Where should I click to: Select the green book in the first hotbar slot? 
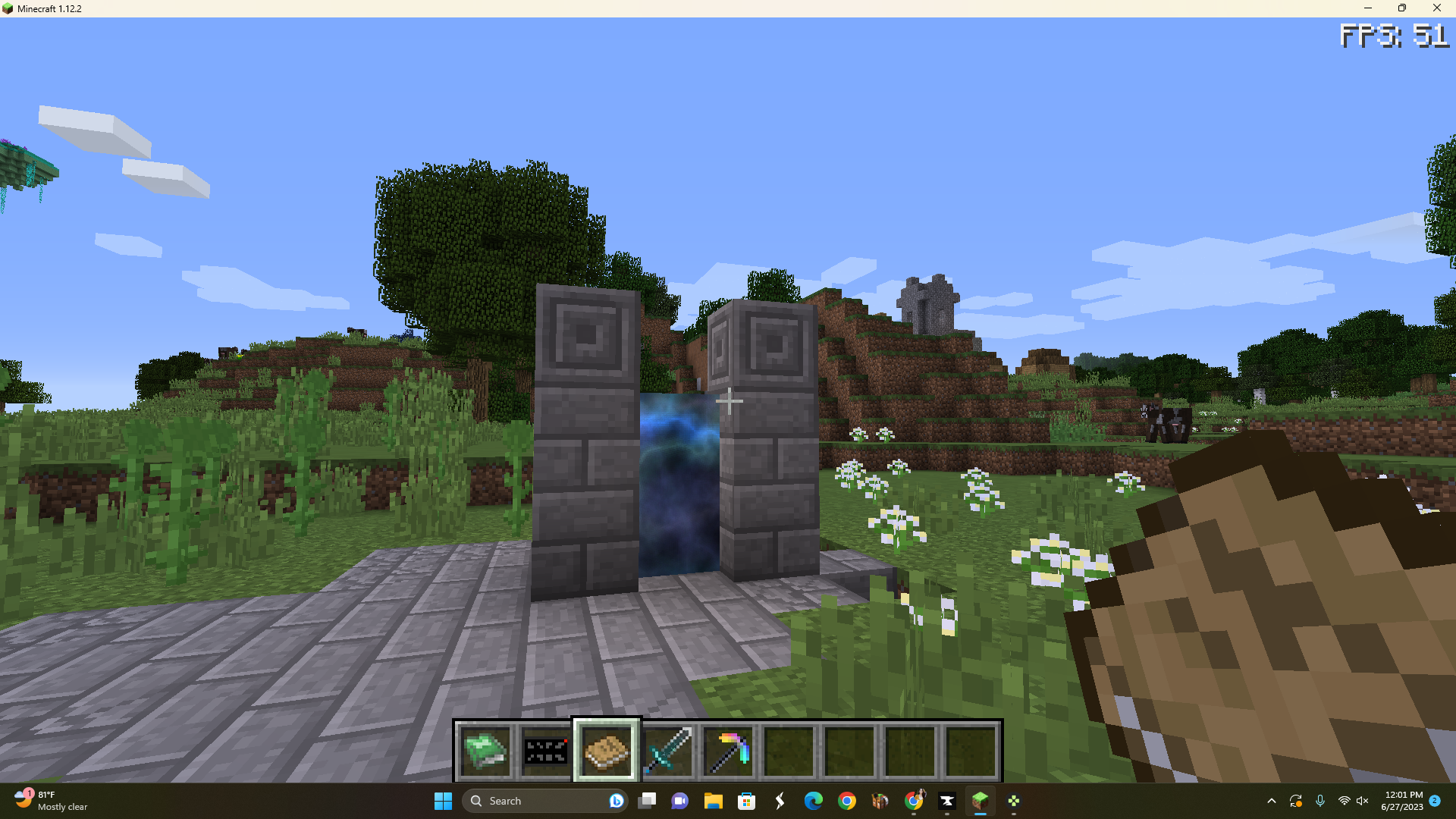[485, 751]
